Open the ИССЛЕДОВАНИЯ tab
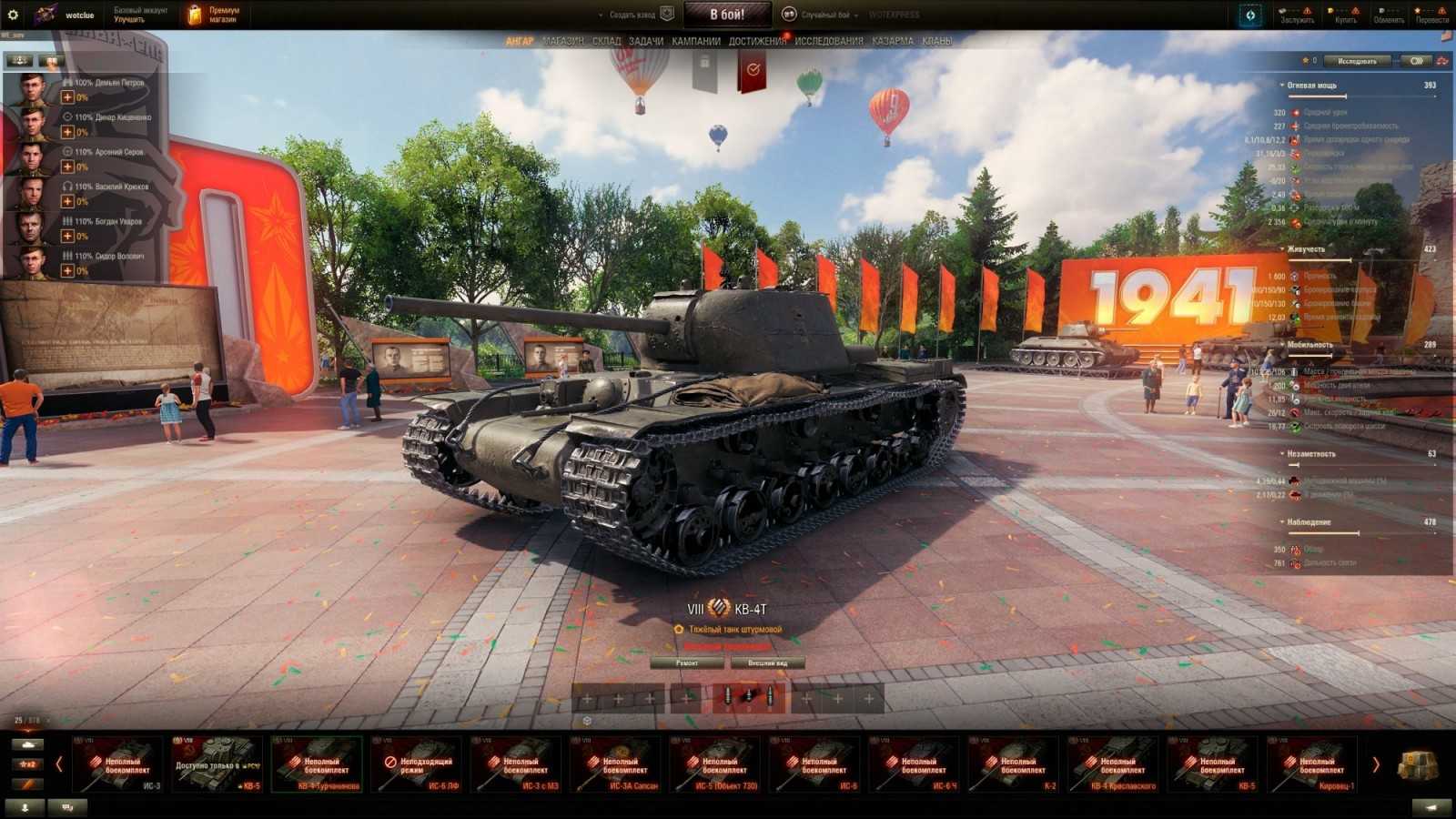The height and width of the screenshot is (819, 1456). (x=830, y=41)
